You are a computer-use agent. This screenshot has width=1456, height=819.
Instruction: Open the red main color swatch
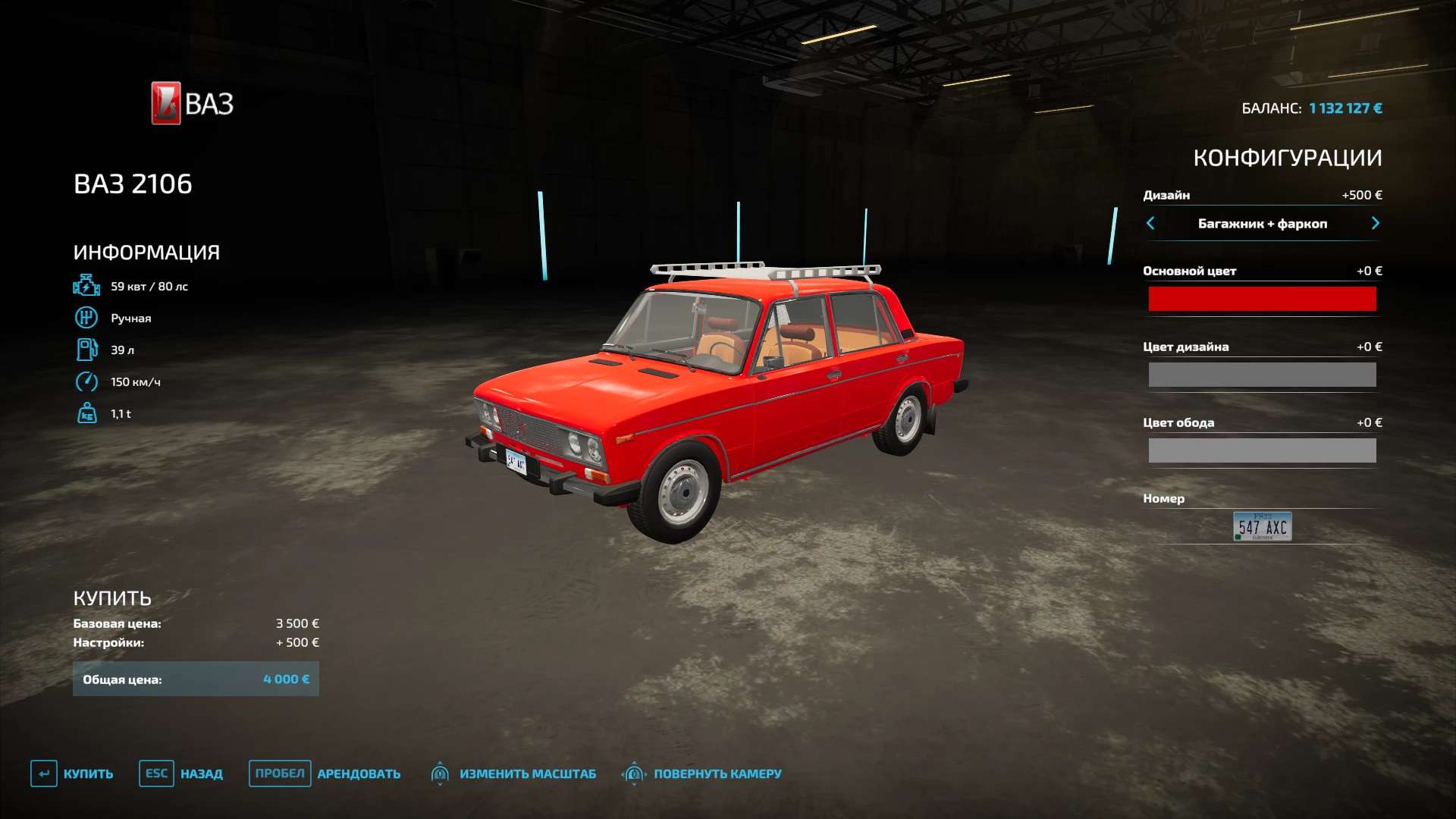[1262, 299]
